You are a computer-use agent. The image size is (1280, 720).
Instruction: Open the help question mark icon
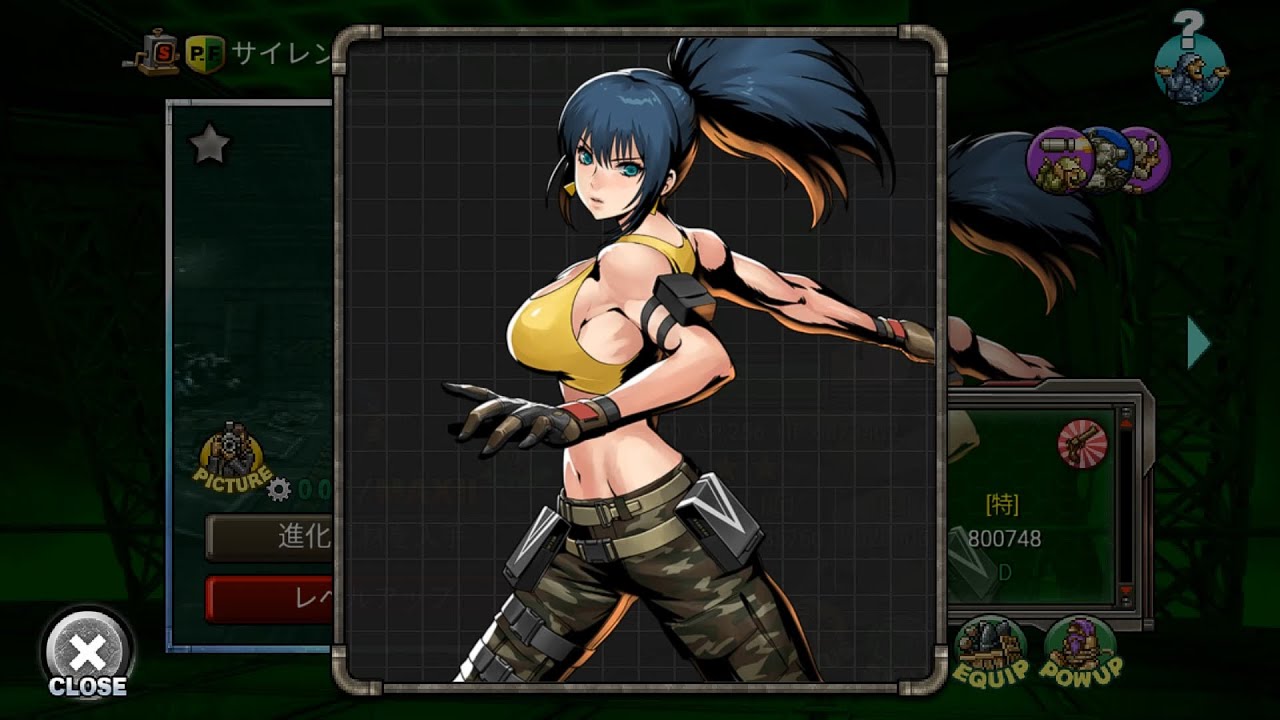coord(1190,60)
